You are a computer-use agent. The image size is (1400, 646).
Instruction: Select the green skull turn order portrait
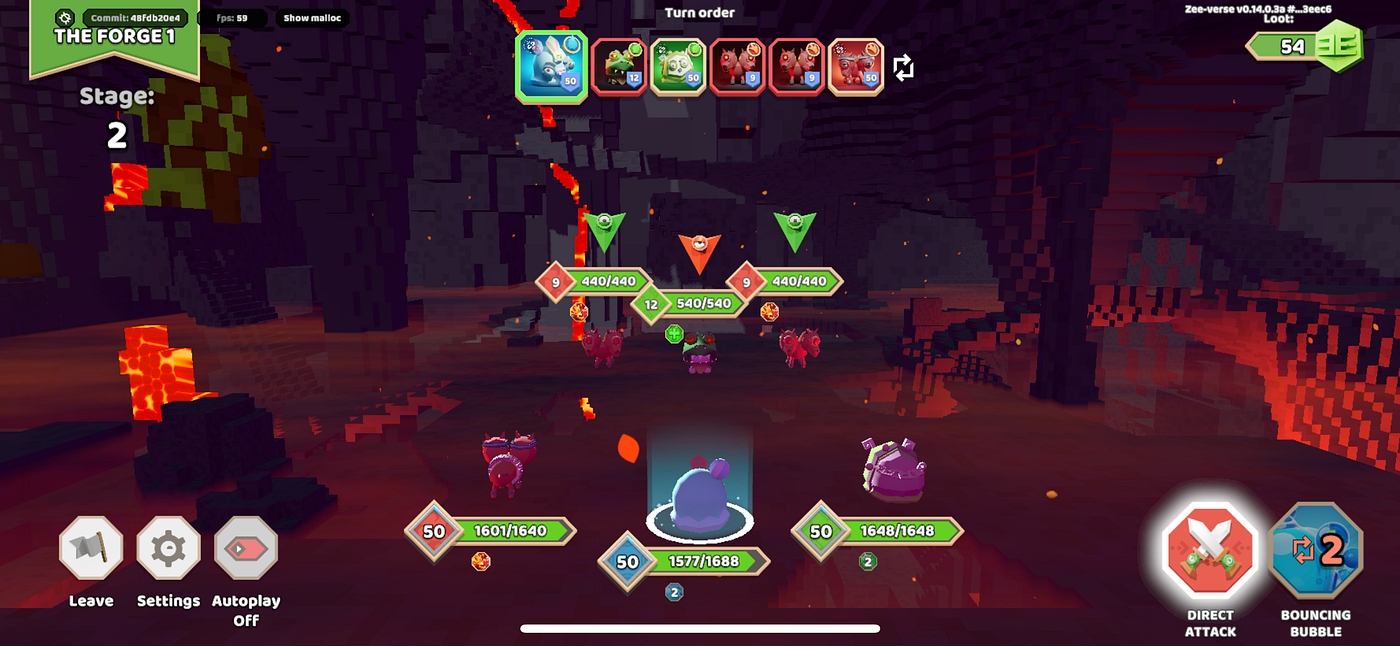point(679,67)
